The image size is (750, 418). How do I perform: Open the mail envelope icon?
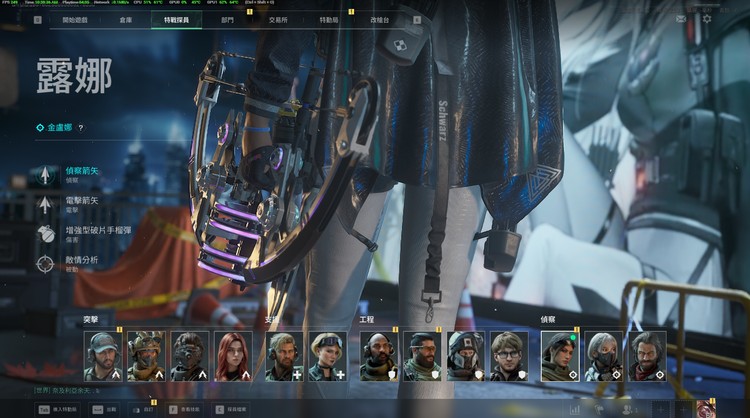(x=681, y=19)
